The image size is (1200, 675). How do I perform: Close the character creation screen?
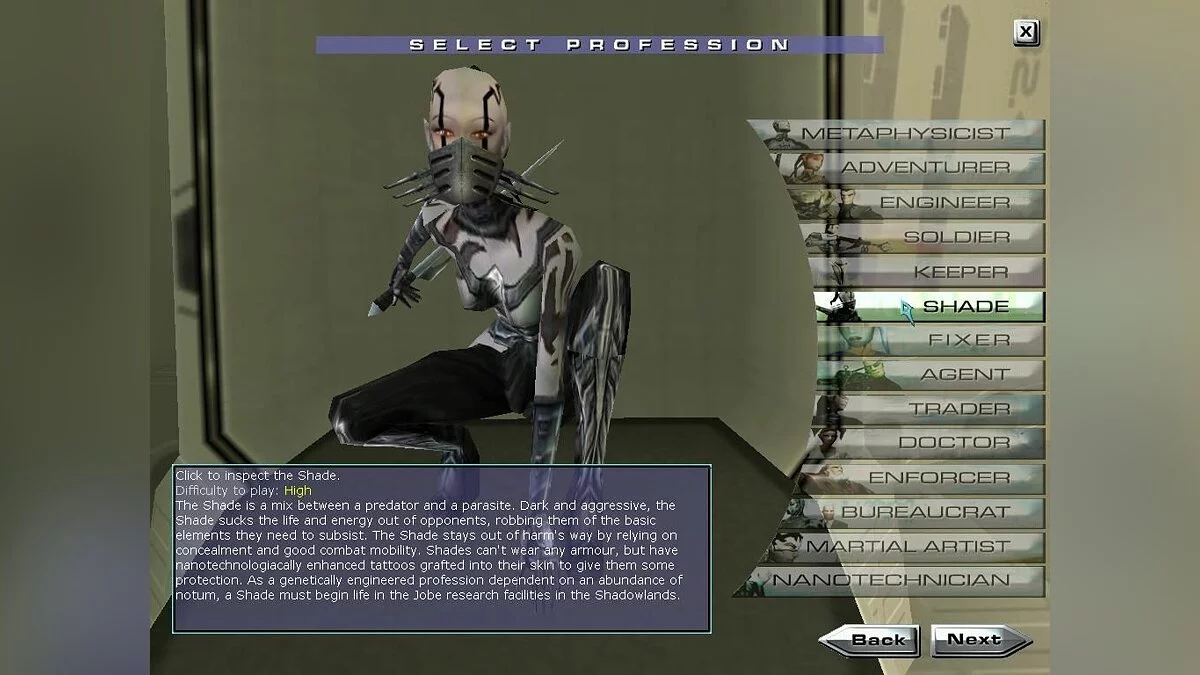click(x=1025, y=33)
